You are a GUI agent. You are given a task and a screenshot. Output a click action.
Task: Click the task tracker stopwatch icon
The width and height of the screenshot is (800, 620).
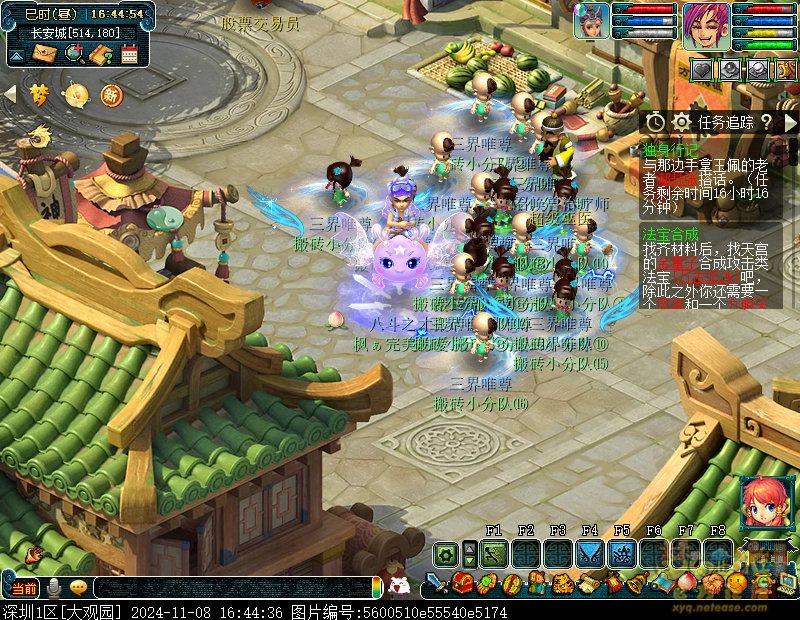[654, 122]
